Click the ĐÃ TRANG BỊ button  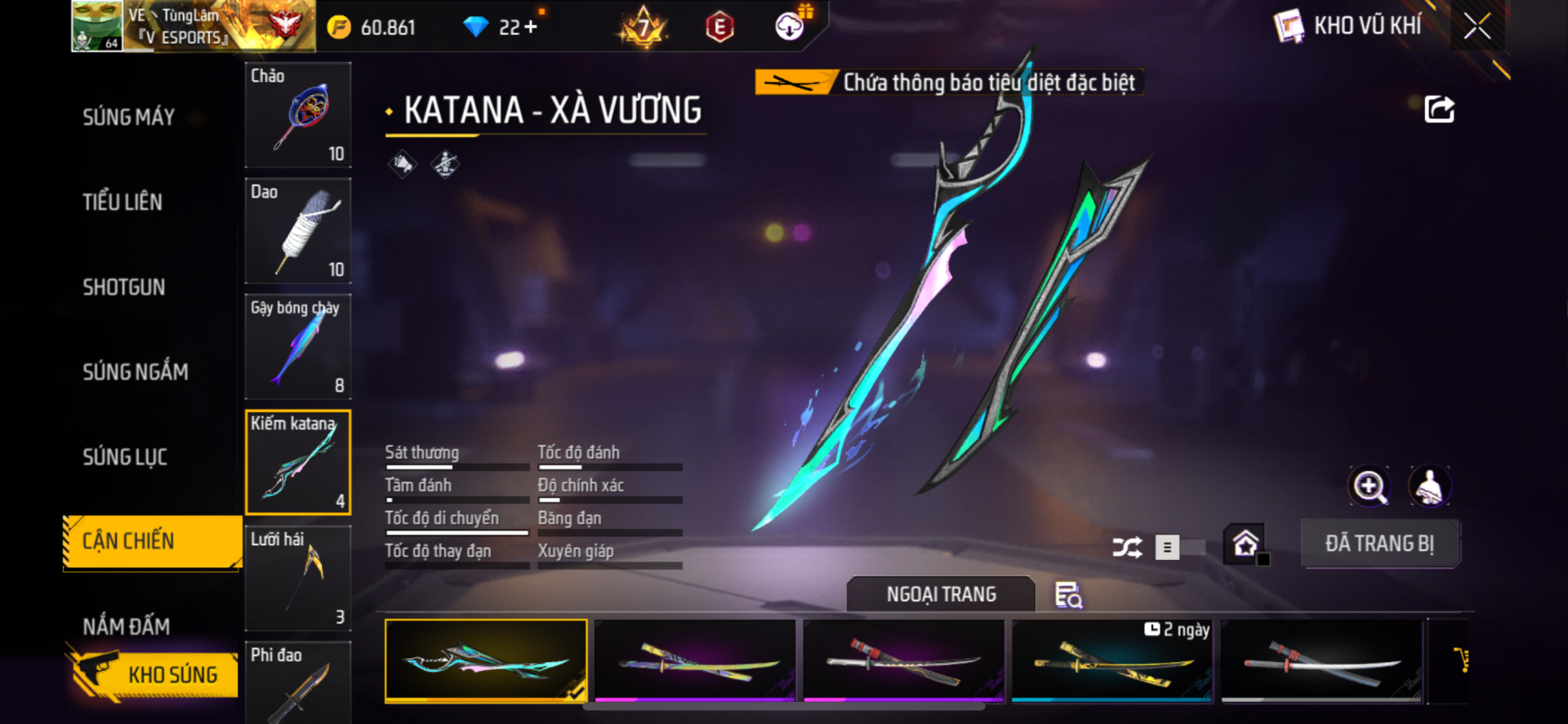coord(1379,544)
